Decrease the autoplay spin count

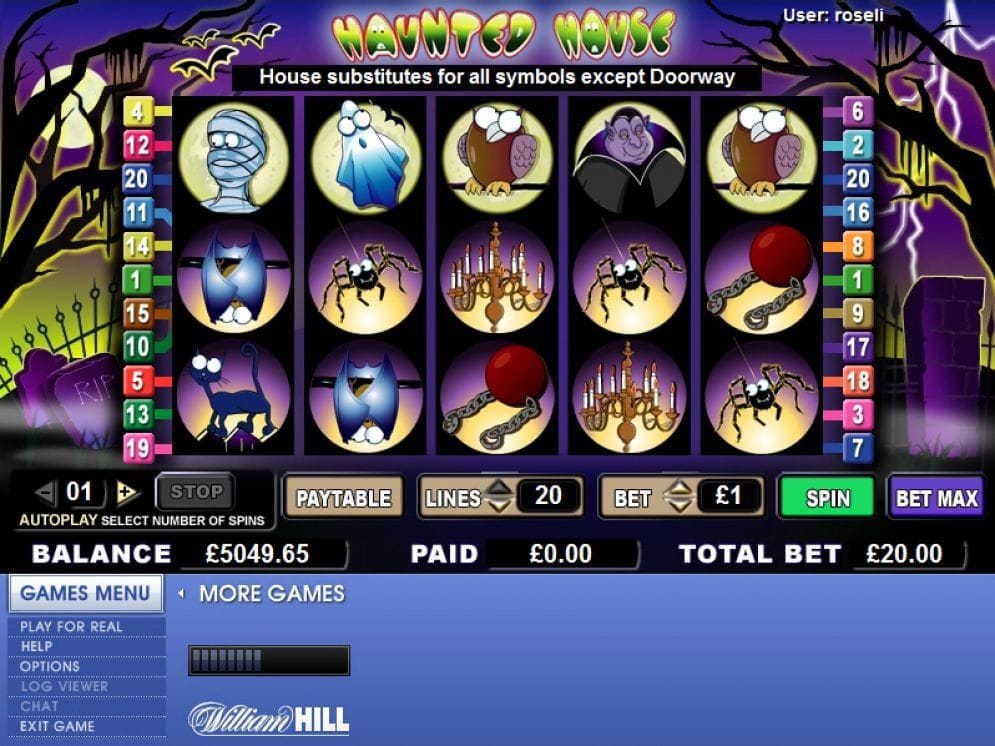click(44, 492)
